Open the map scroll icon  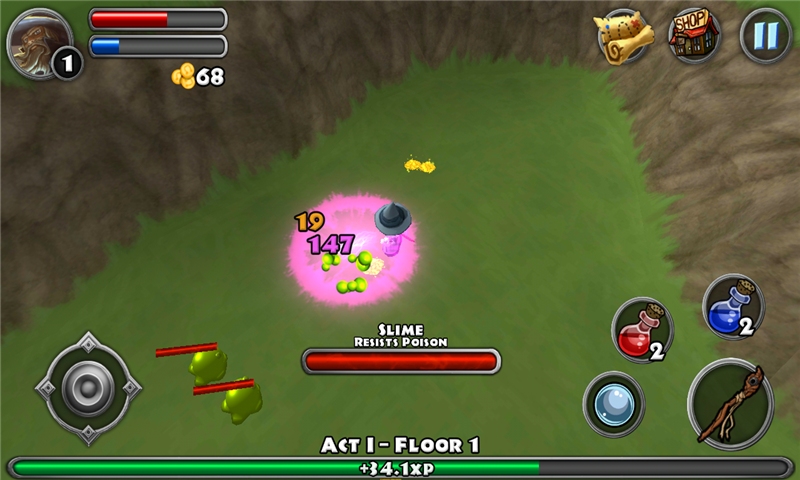click(x=624, y=36)
